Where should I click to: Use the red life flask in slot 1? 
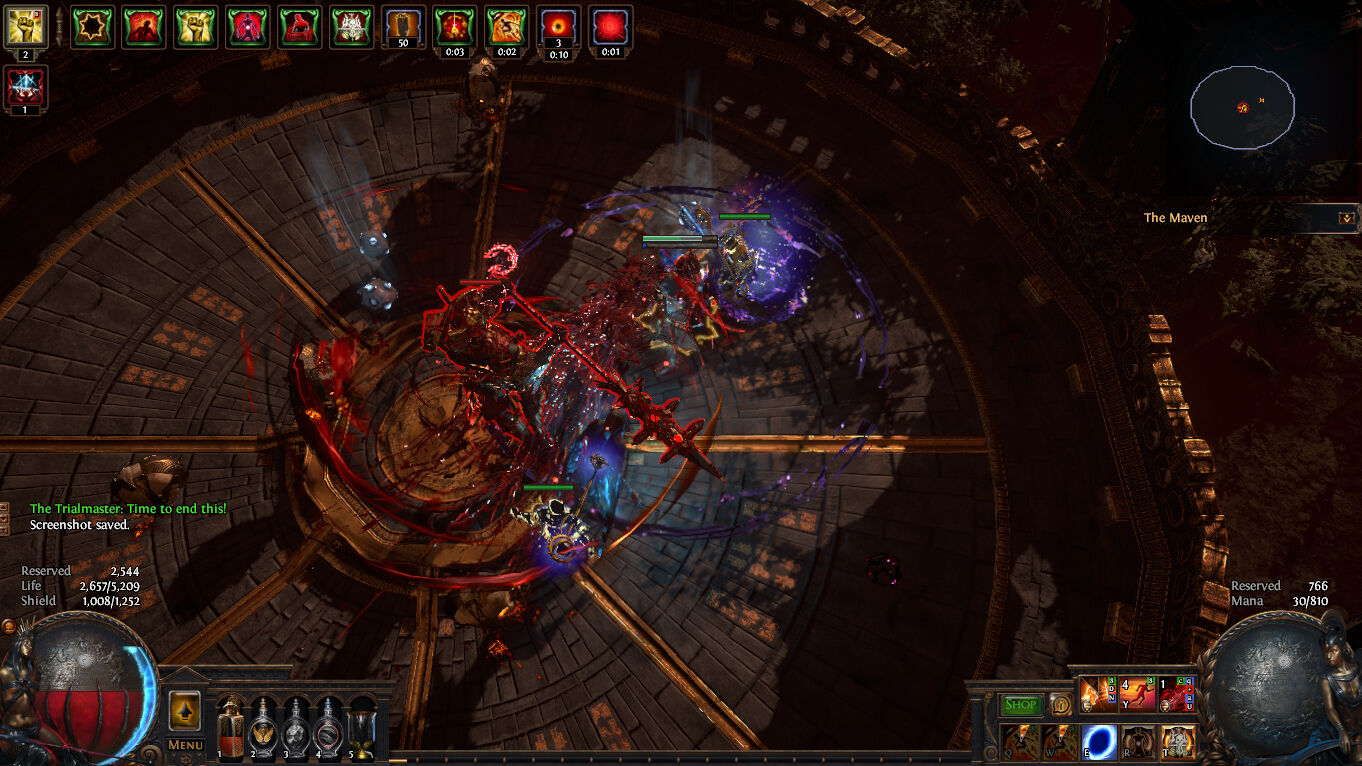coord(231,728)
